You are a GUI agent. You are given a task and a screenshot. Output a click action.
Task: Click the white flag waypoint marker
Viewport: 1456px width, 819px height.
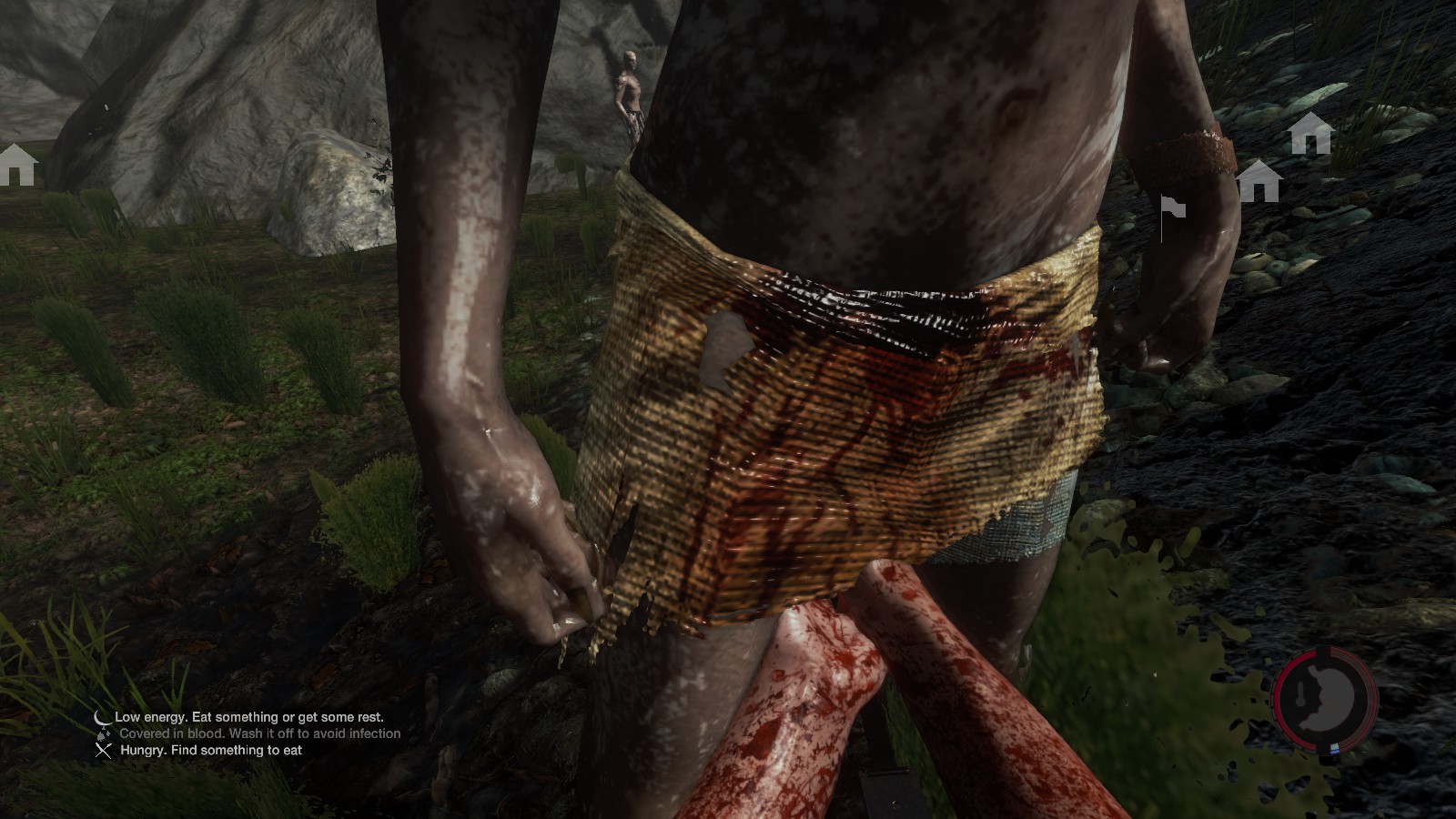[1172, 209]
